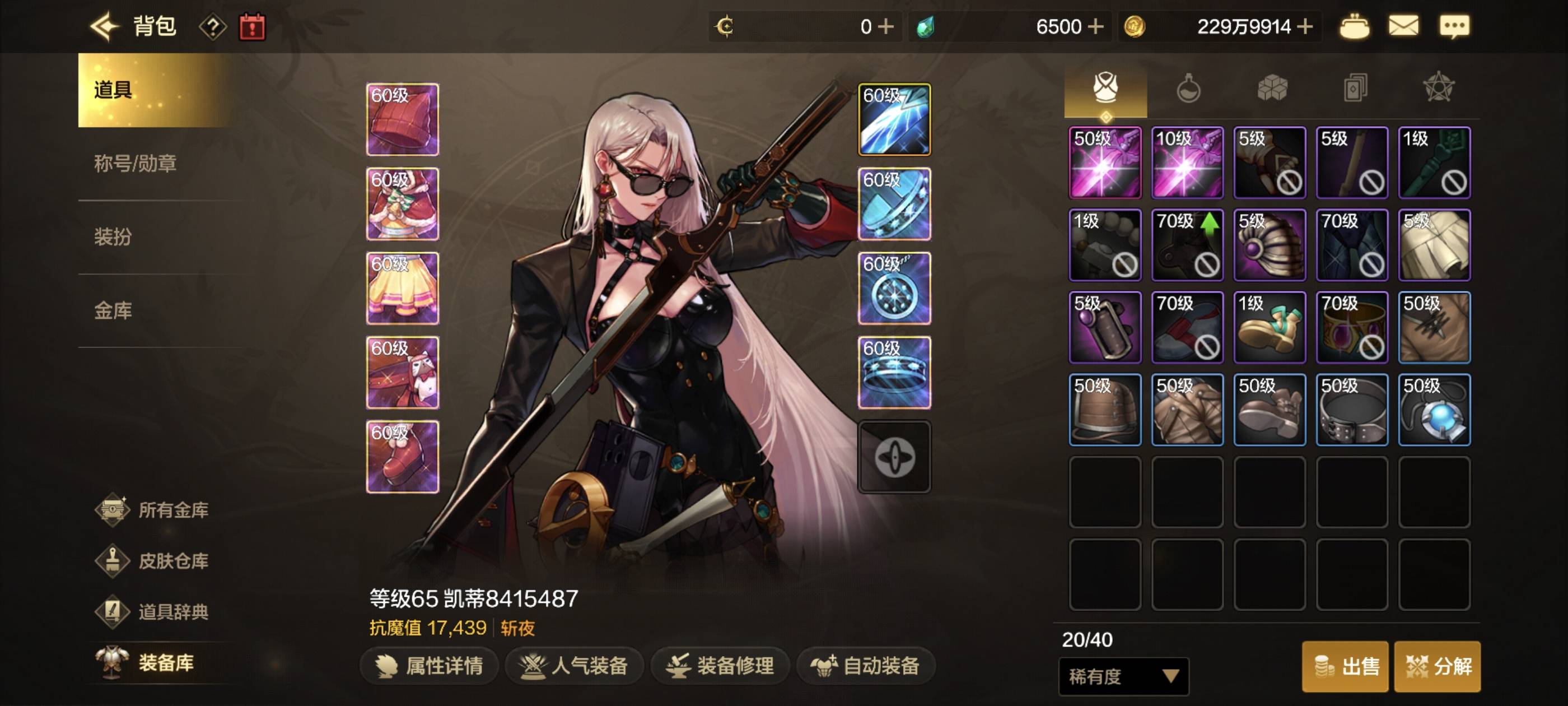Click the 装备修理 repair button
This screenshot has height=706, width=1568.
pos(720,665)
